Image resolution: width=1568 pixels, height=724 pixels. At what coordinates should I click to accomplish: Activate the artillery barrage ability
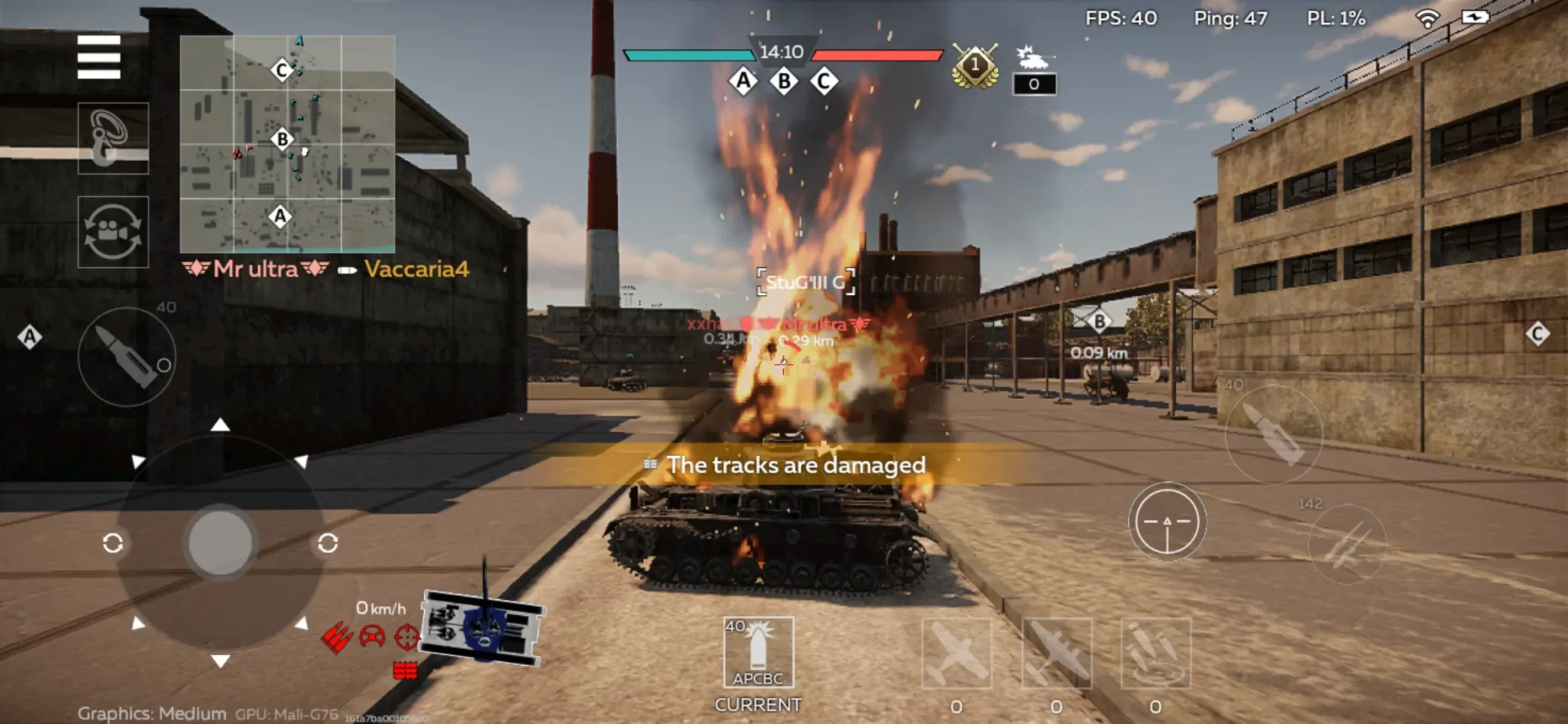click(x=1155, y=654)
